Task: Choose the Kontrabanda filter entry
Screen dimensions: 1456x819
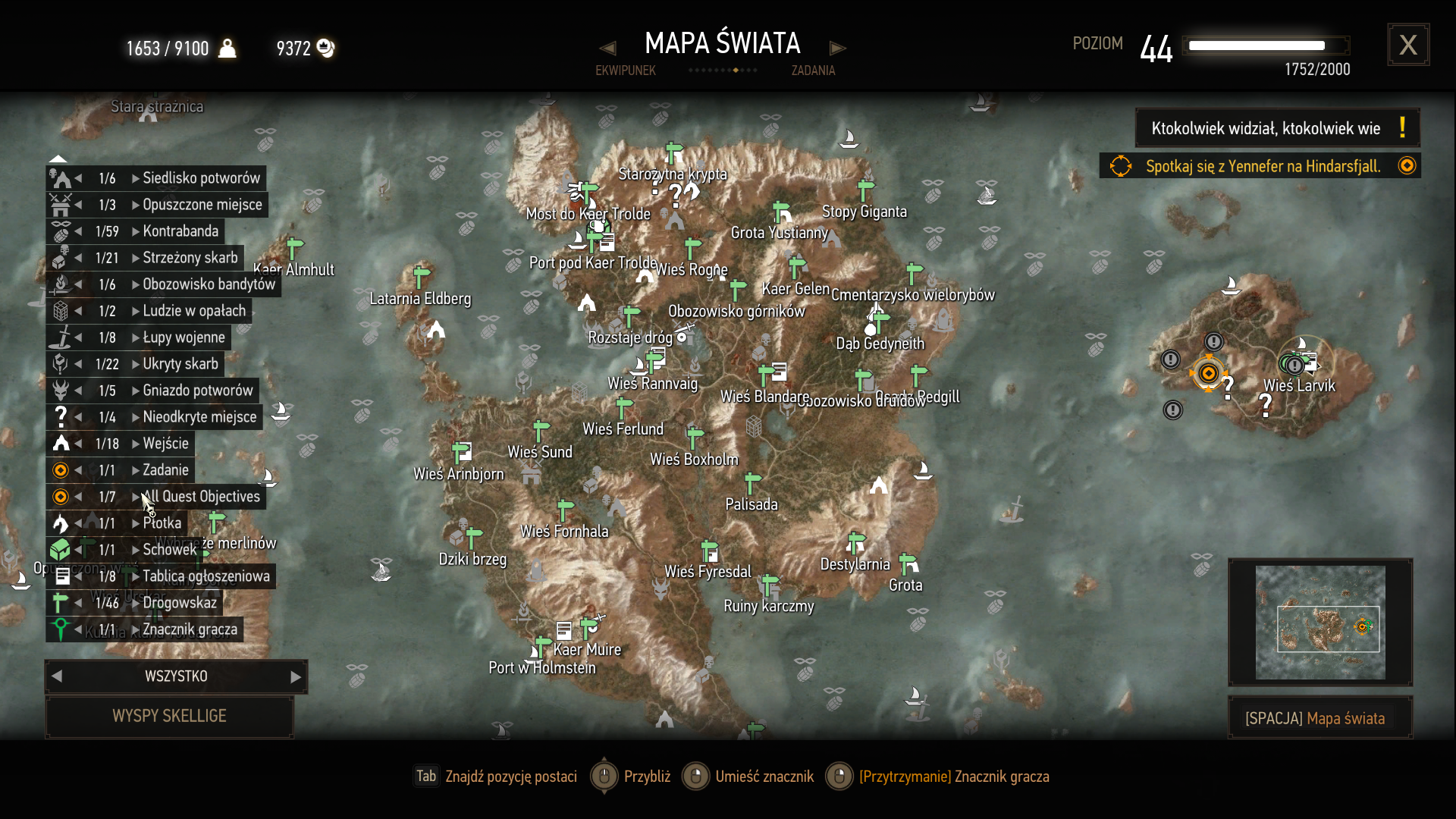Action: pos(180,231)
